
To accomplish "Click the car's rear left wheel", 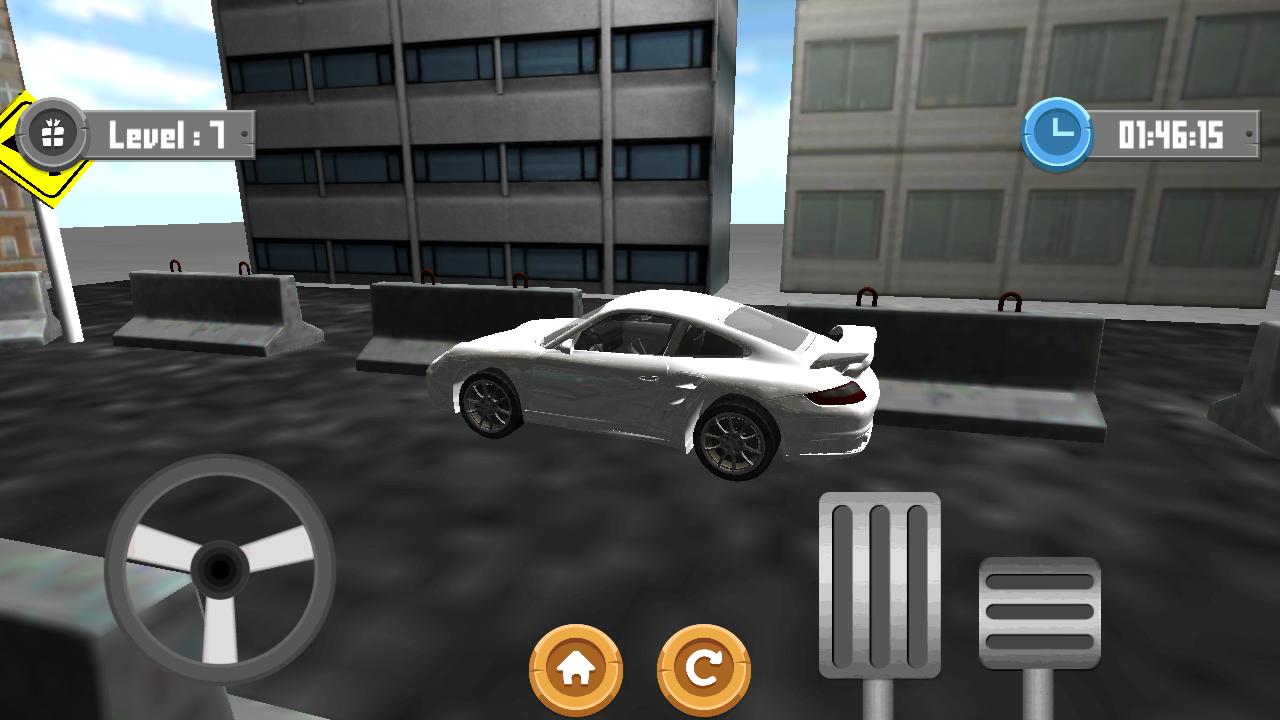I will pos(736,435).
